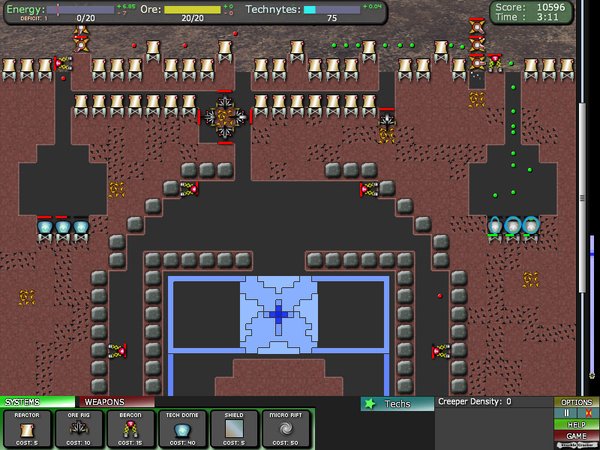Open the Options menu
This screenshot has width=600, height=450.
[576, 402]
